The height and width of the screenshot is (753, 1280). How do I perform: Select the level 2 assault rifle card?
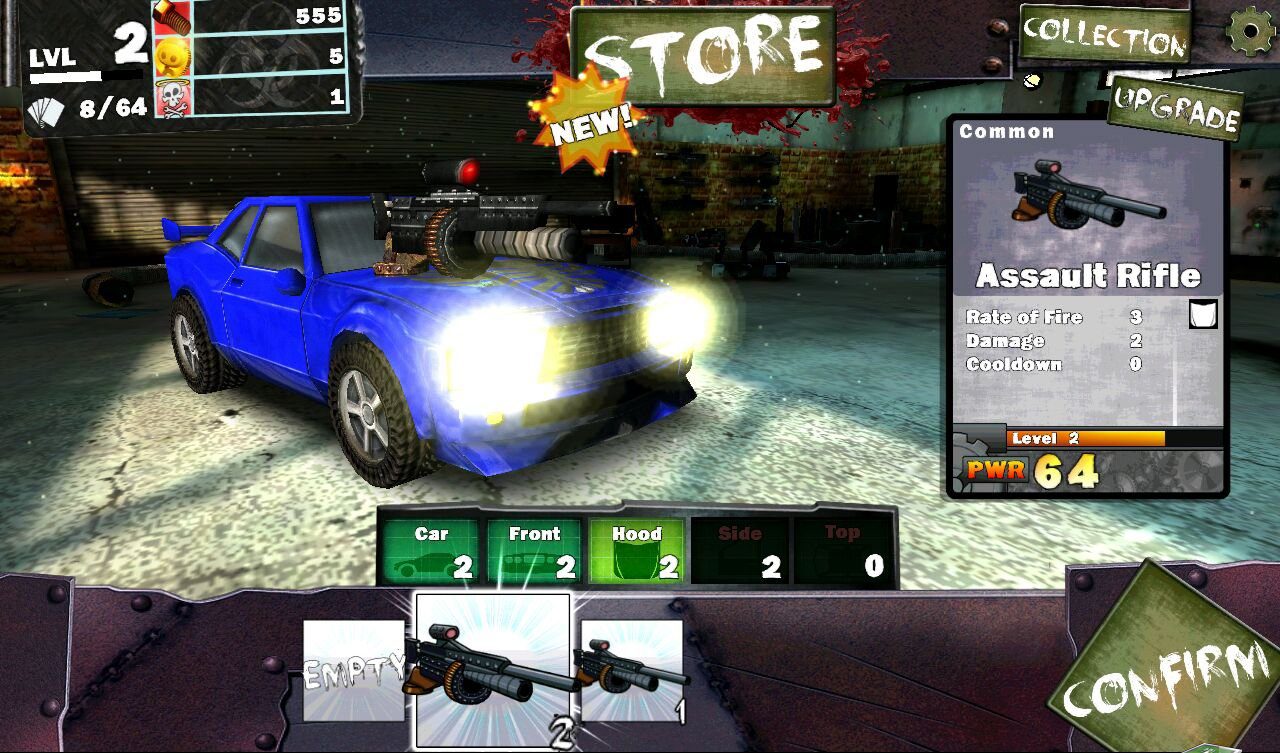tap(492, 670)
